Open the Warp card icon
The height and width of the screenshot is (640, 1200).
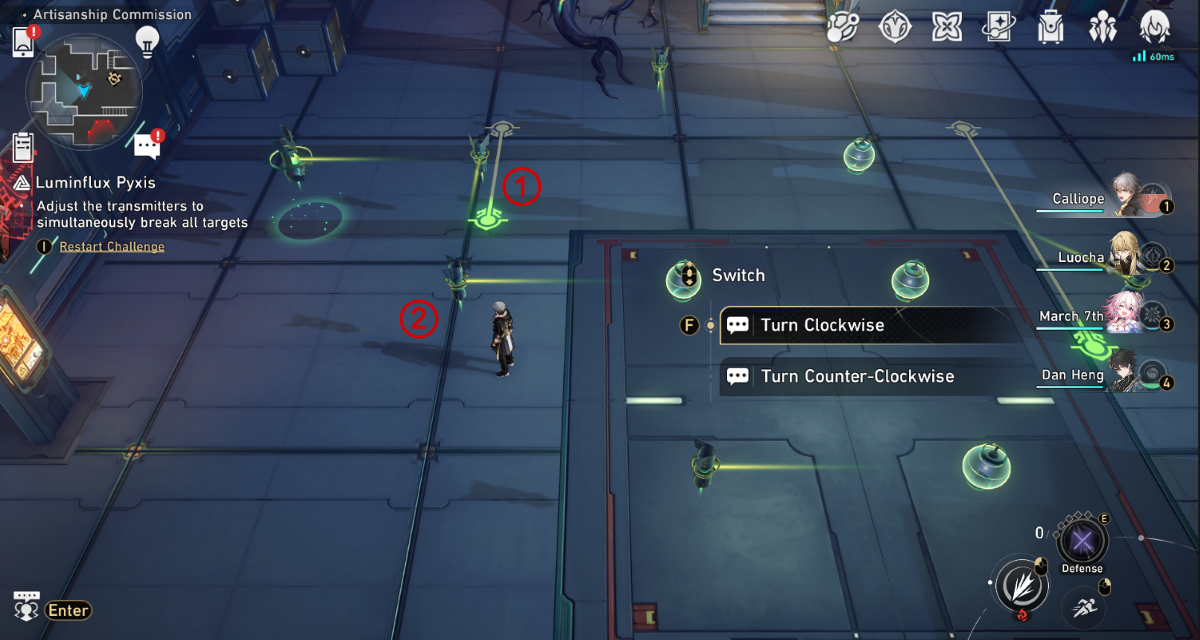coord(999,27)
